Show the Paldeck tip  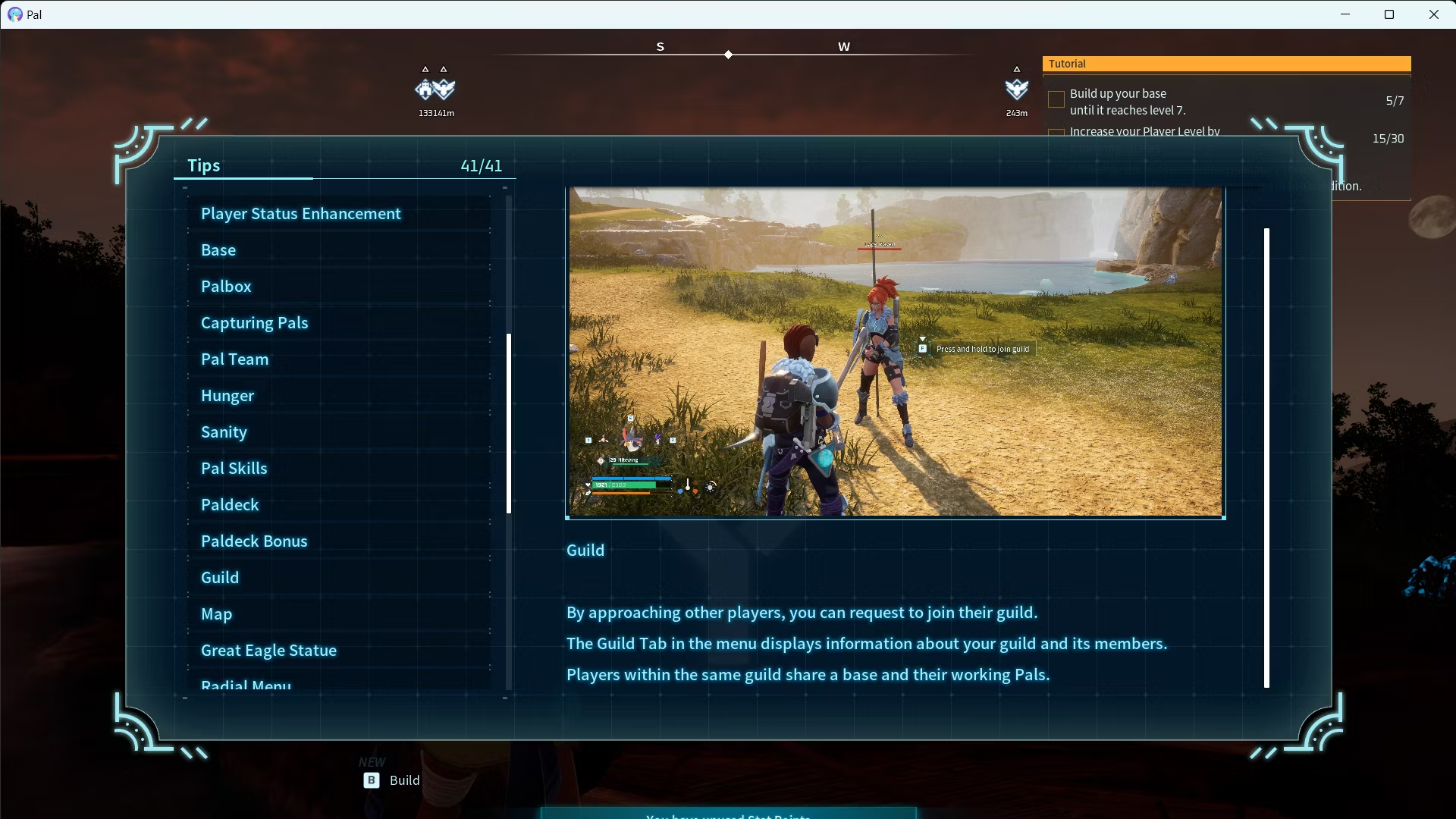tap(230, 505)
